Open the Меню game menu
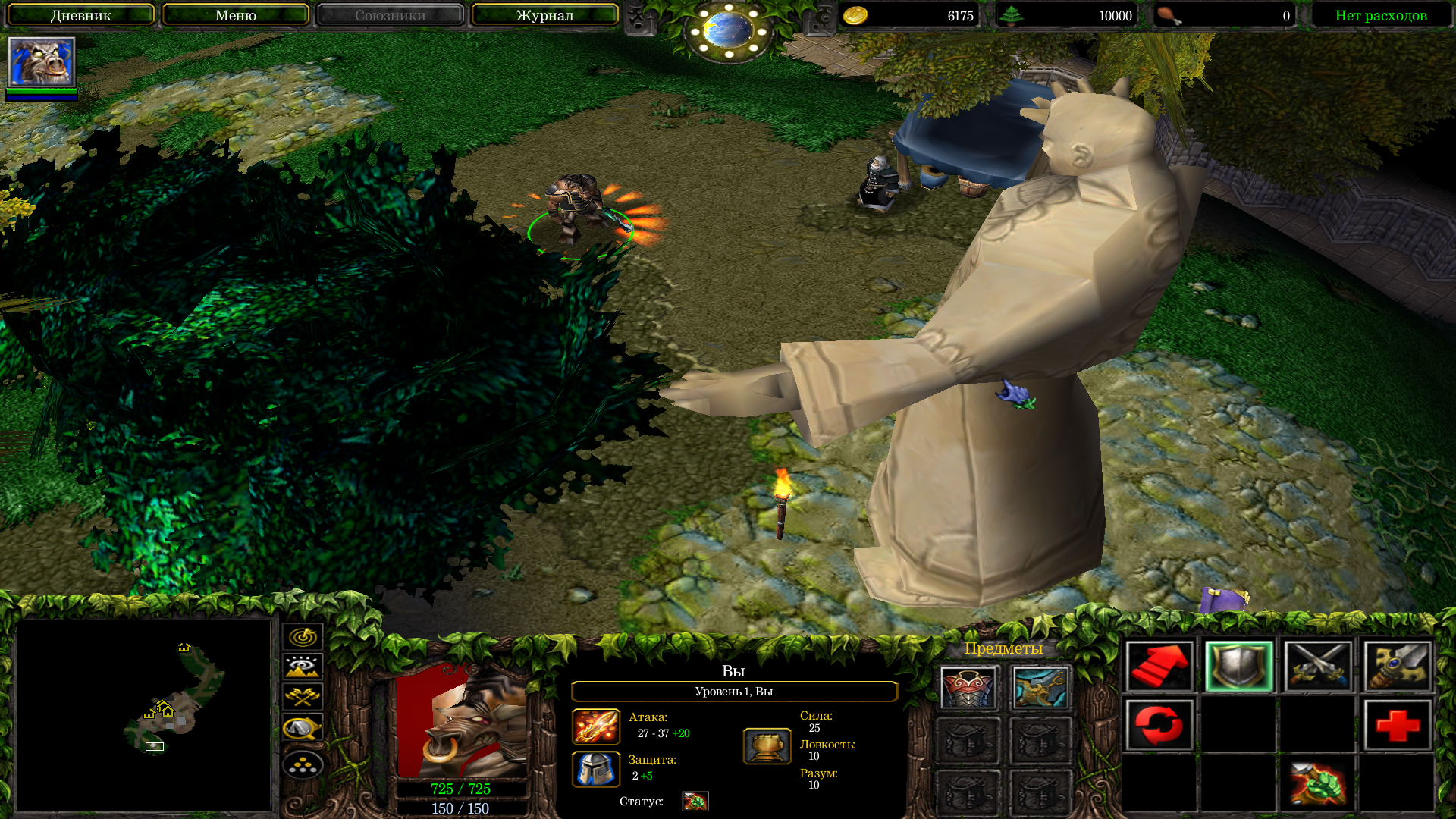 tap(235, 15)
